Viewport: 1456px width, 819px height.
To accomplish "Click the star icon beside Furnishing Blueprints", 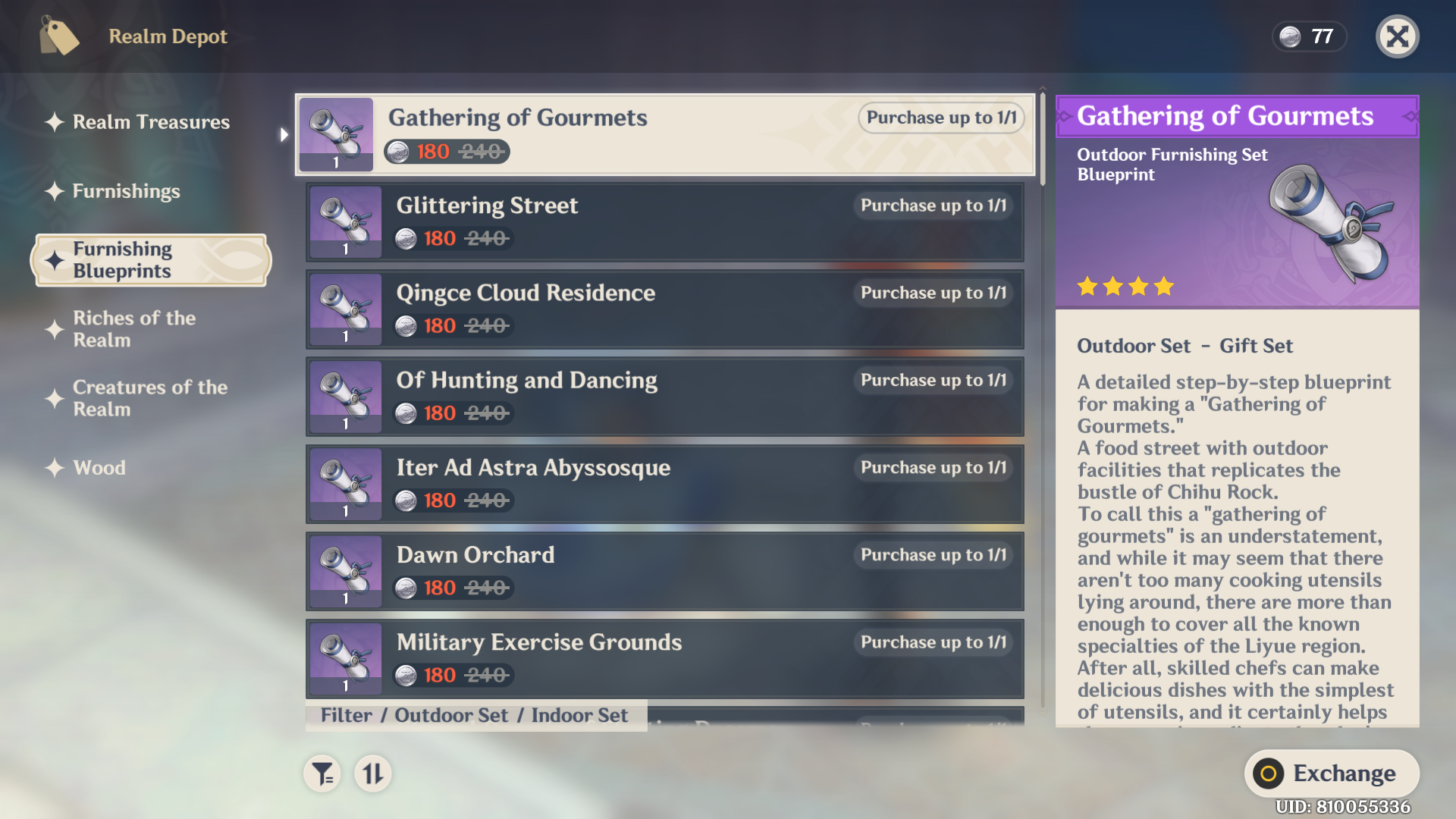I will (x=52, y=260).
